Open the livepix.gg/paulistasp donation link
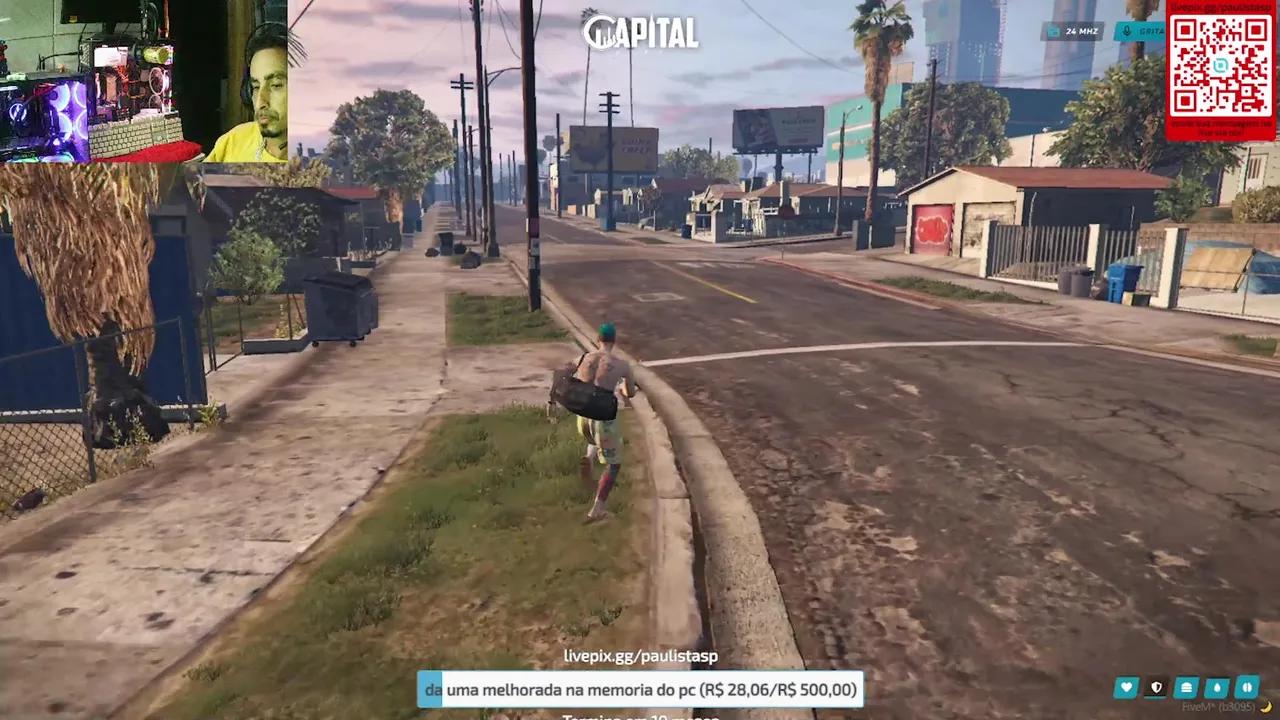The image size is (1280, 720). [640, 656]
